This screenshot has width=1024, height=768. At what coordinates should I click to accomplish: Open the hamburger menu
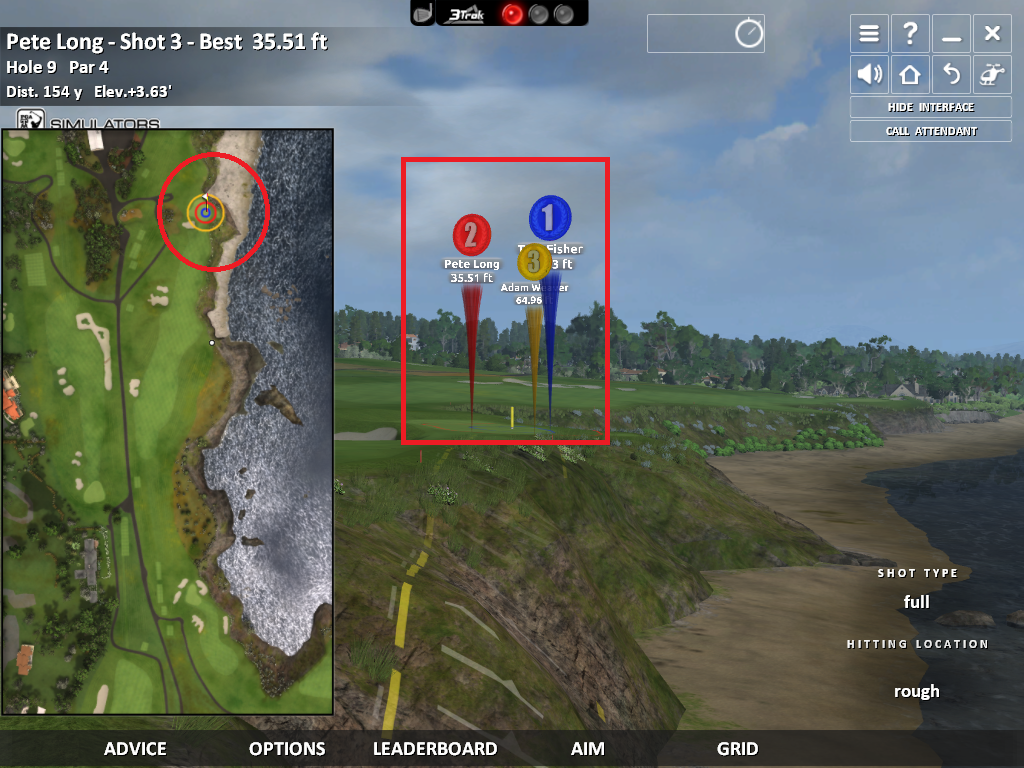pyautogui.click(x=869, y=34)
